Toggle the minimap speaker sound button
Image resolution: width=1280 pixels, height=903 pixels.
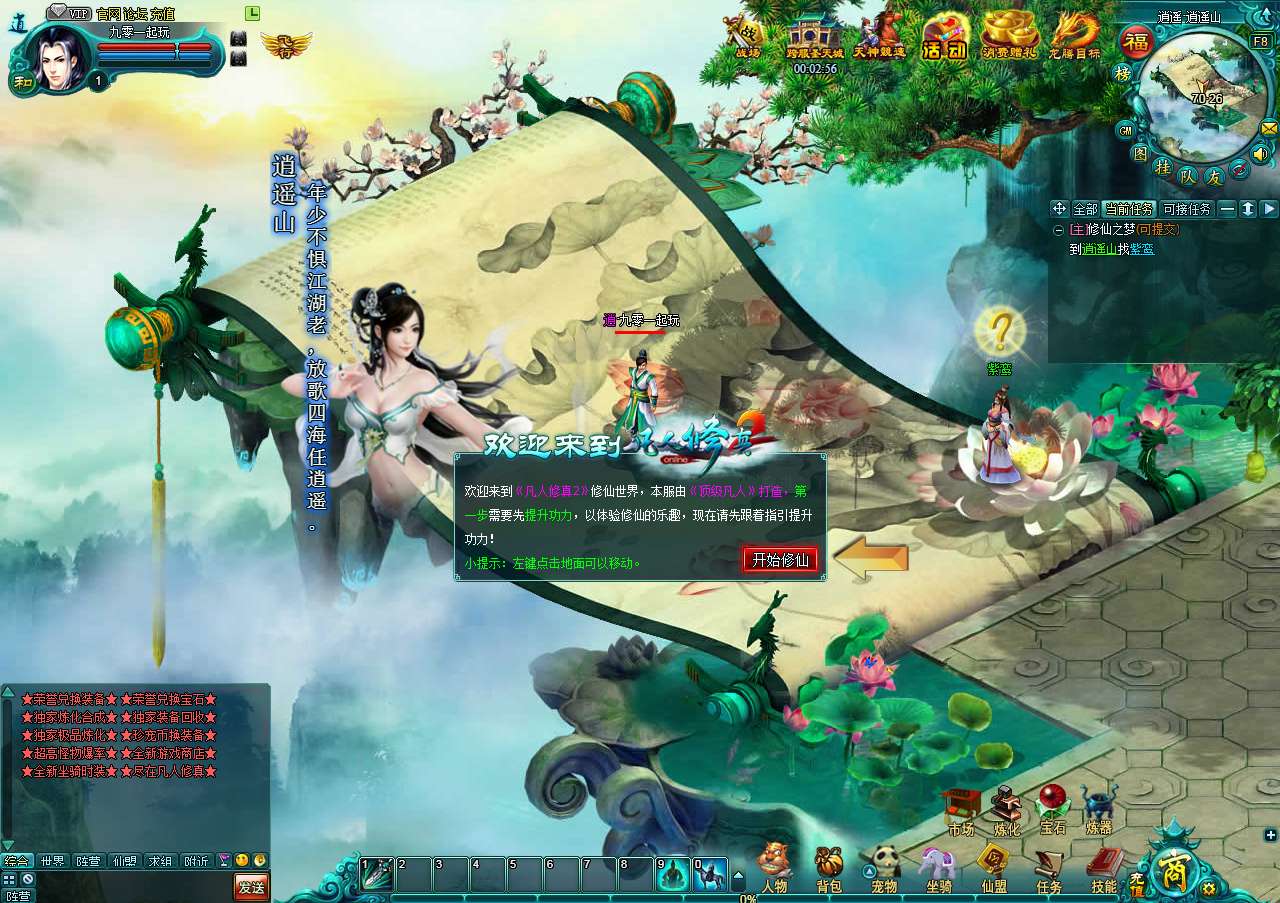pos(1261,154)
